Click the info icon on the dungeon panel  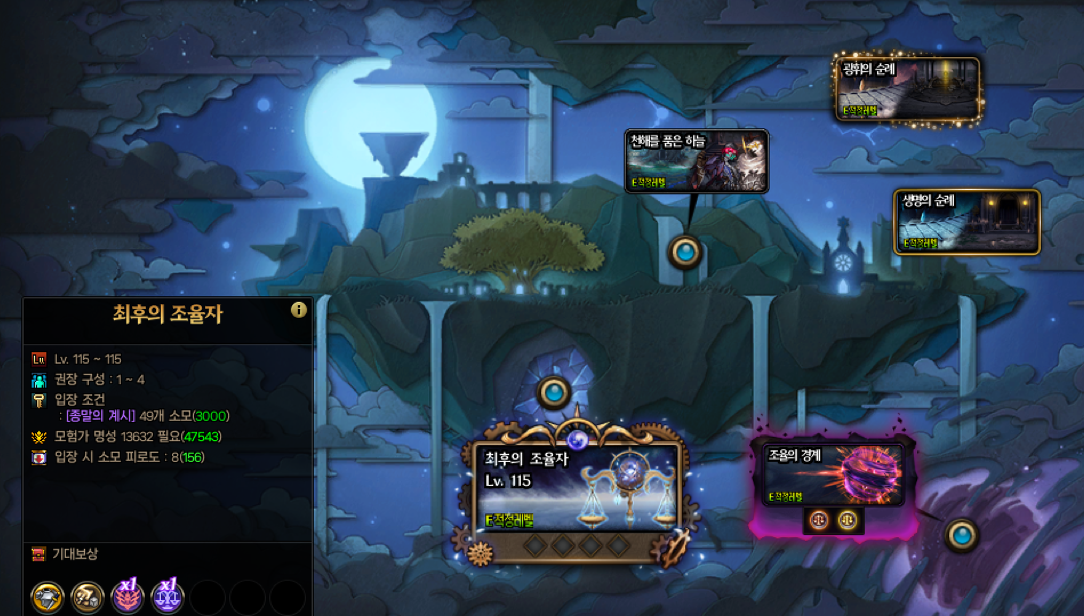298,310
